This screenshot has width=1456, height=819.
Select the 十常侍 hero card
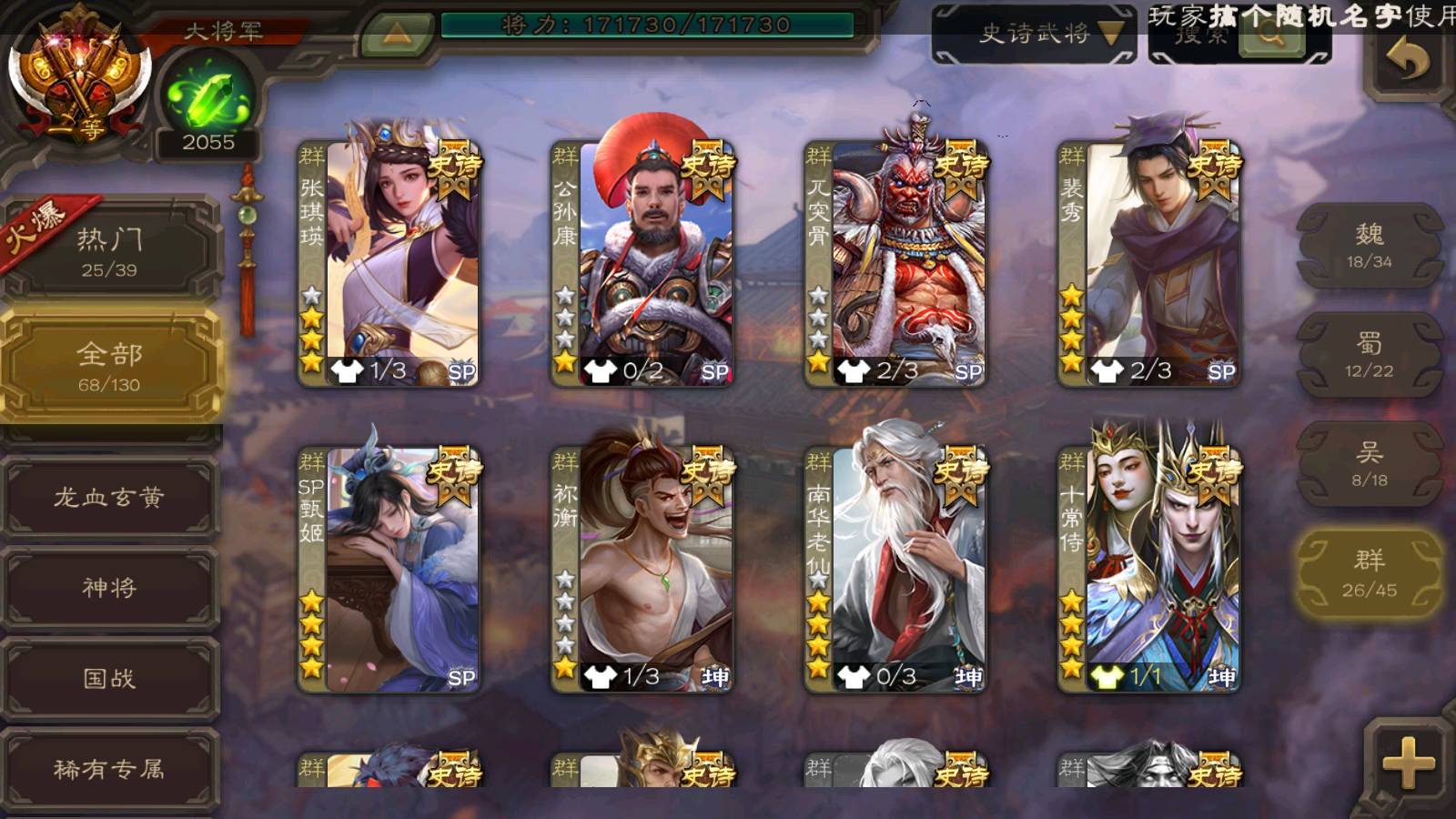coord(1148,568)
